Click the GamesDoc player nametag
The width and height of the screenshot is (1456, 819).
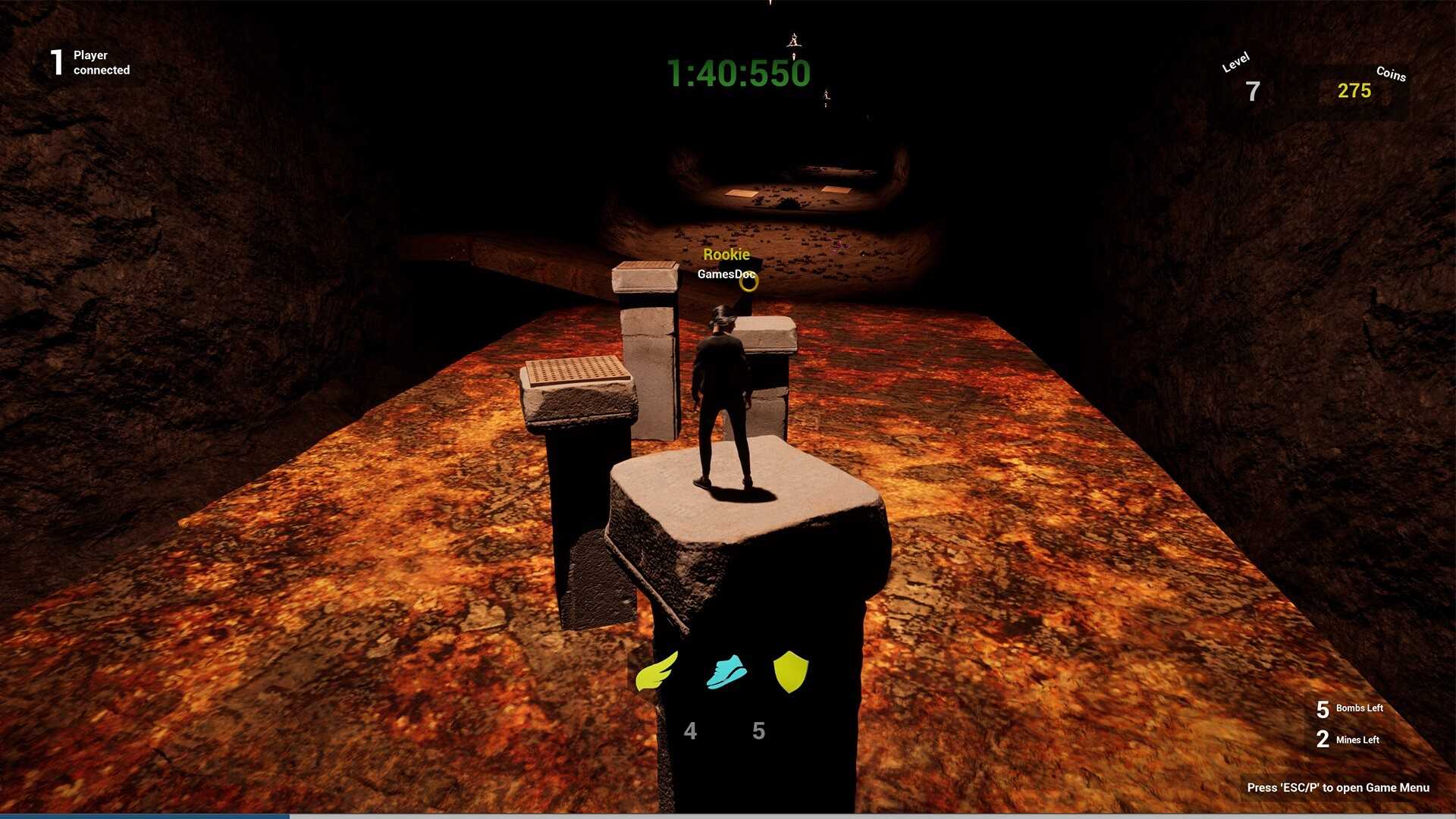(725, 275)
